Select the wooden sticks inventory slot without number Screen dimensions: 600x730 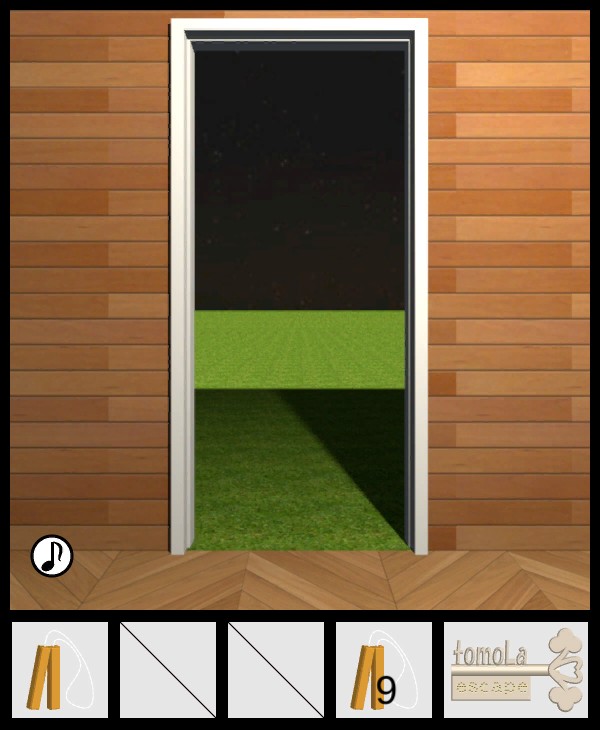(60, 670)
